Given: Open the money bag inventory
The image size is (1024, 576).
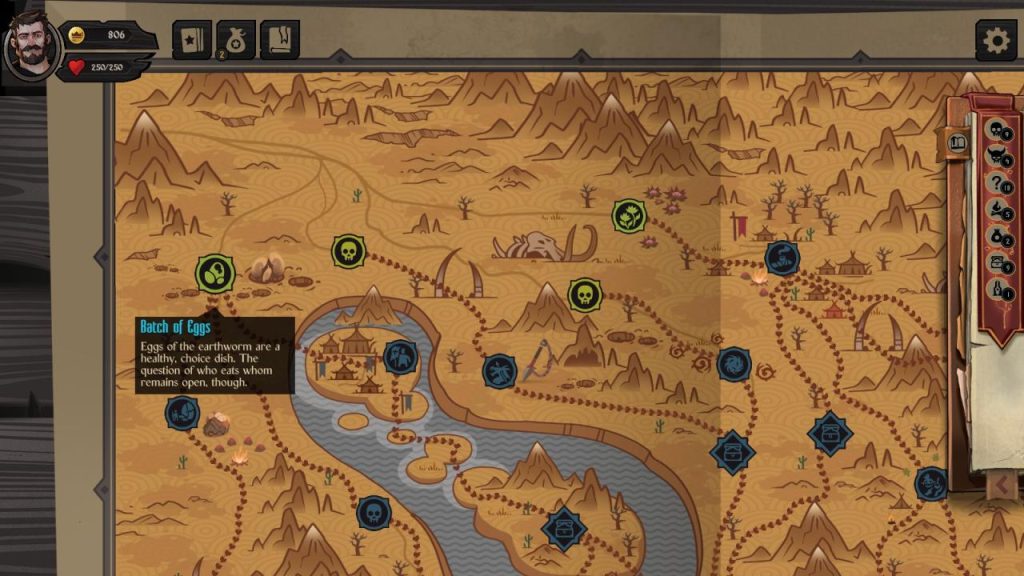Looking at the screenshot, I should coord(236,40).
